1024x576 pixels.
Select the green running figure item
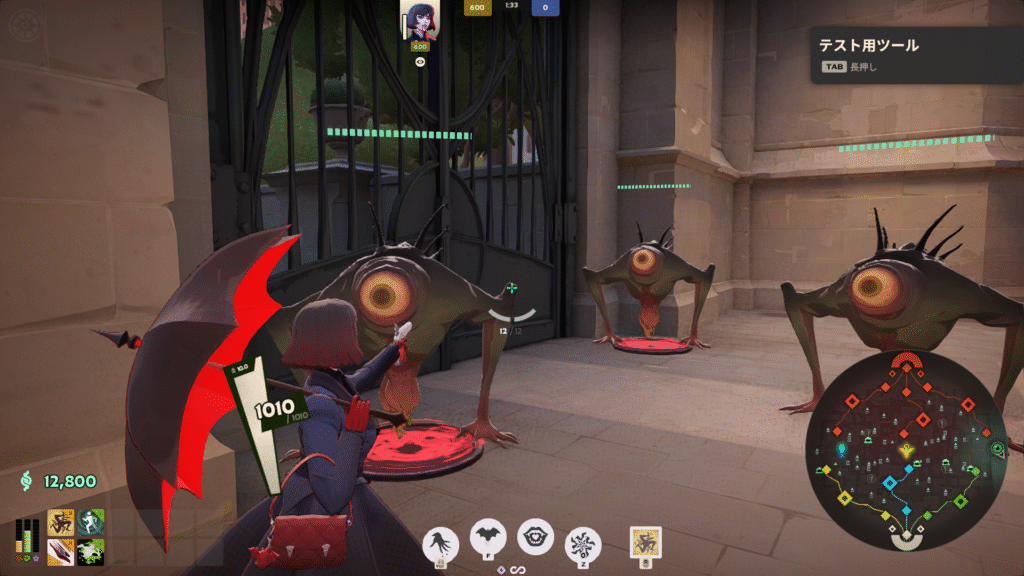(91, 521)
